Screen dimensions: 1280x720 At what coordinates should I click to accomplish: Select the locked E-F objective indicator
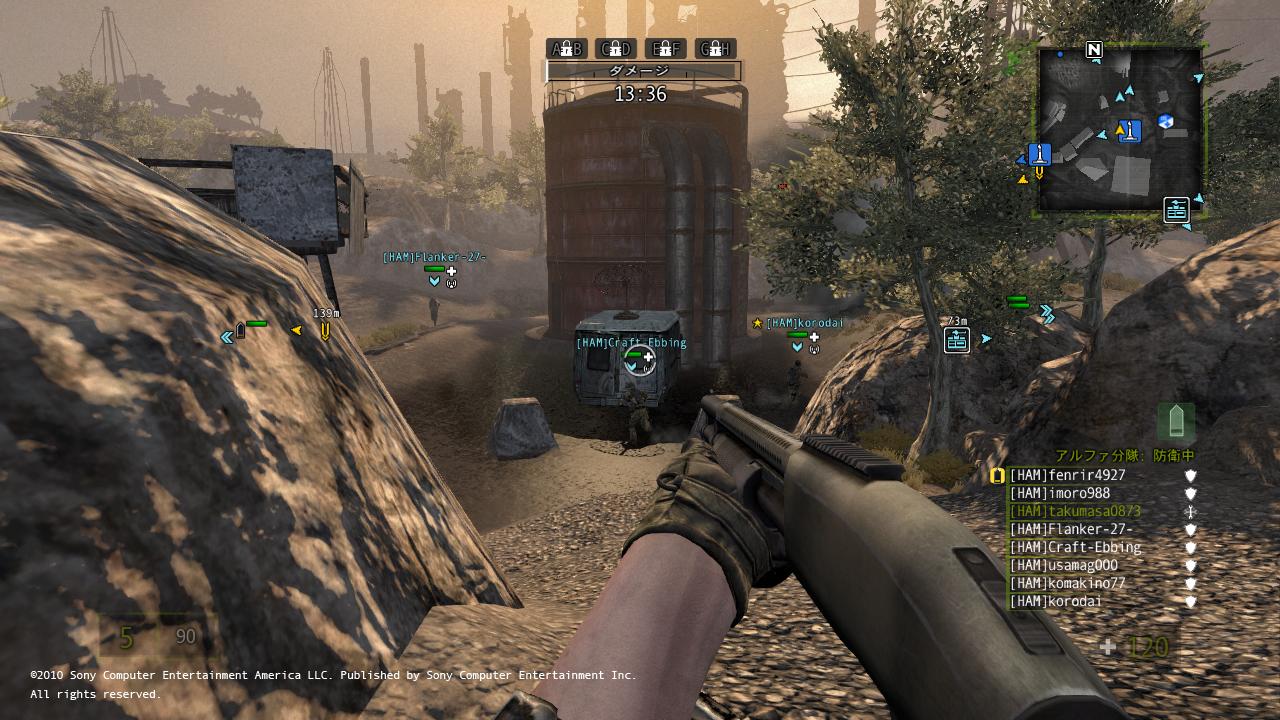pos(665,48)
